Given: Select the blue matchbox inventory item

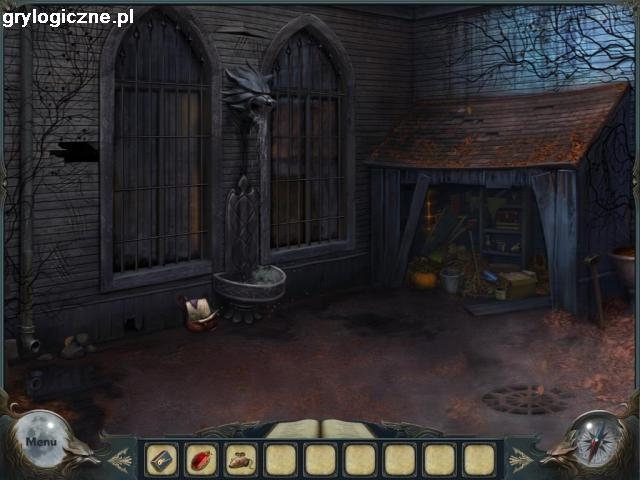Looking at the screenshot, I should click(x=161, y=459).
